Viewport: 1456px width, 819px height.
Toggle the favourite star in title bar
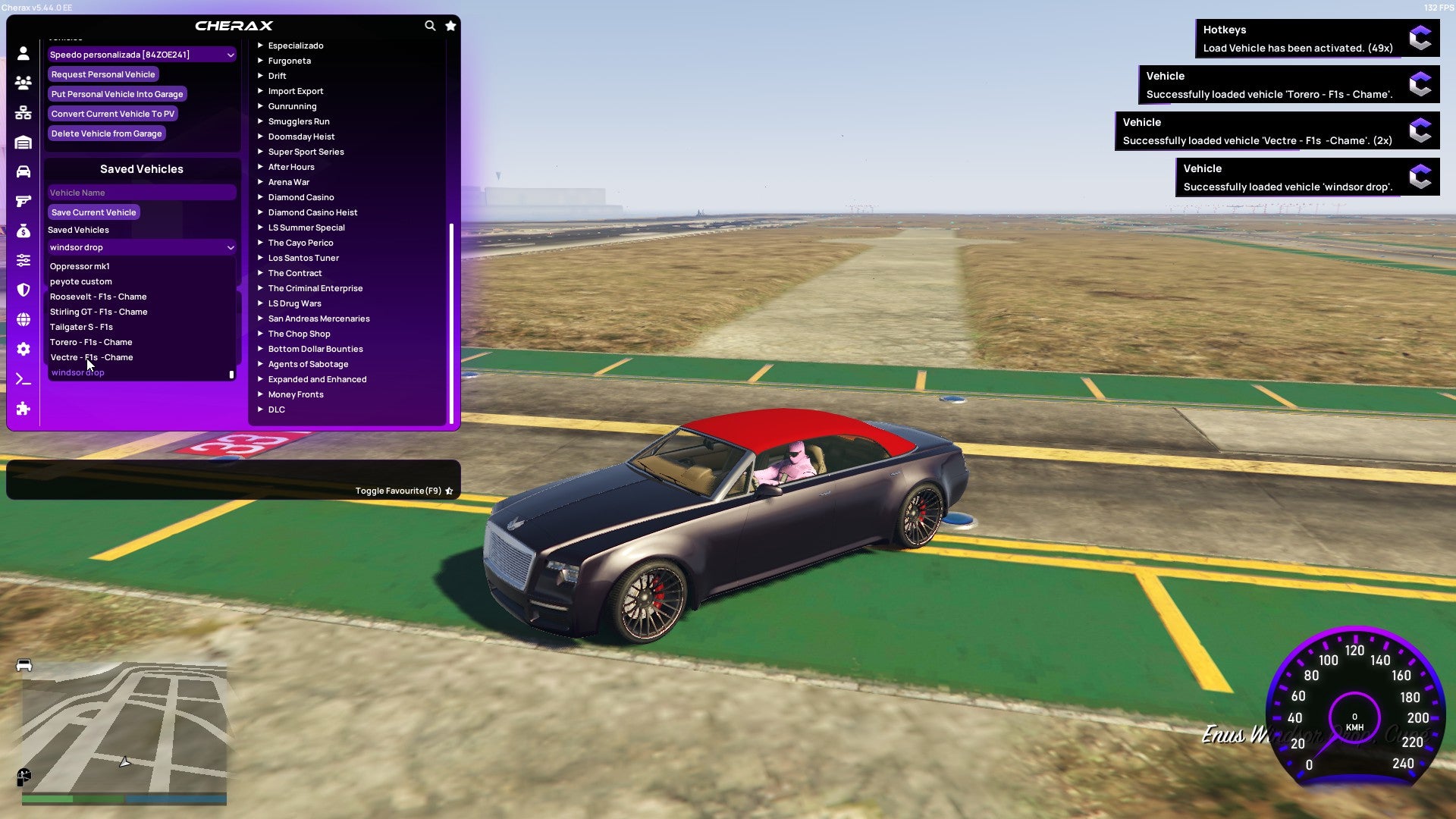click(x=450, y=25)
